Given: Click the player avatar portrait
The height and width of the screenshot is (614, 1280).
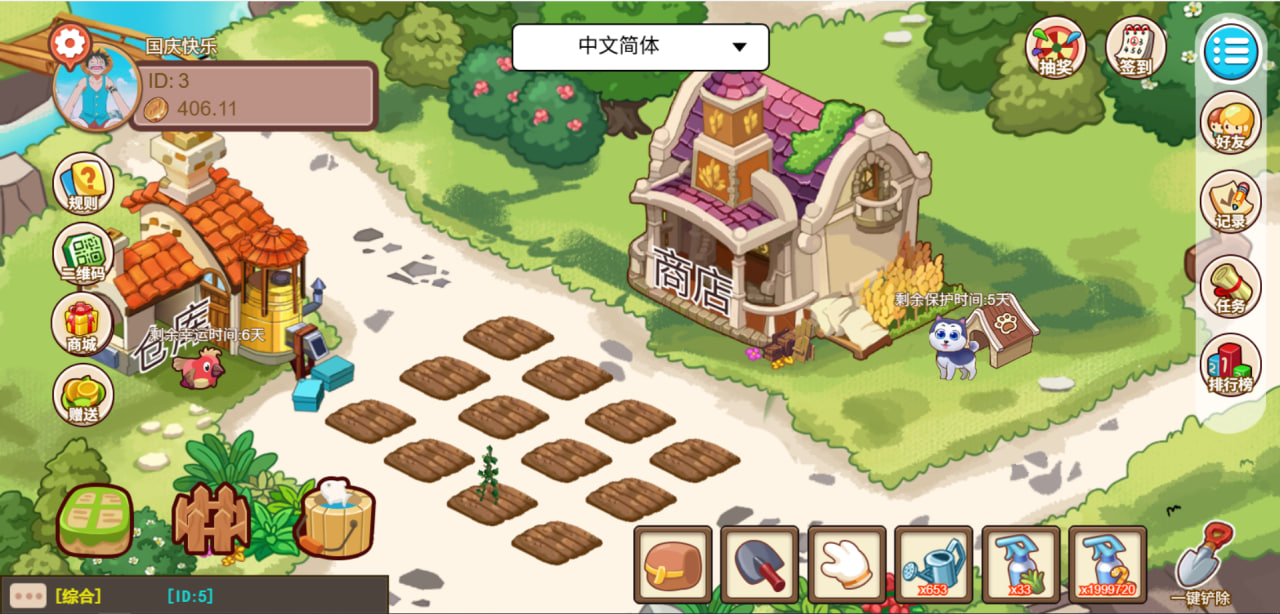Looking at the screenshot, I should pos(96,91).
